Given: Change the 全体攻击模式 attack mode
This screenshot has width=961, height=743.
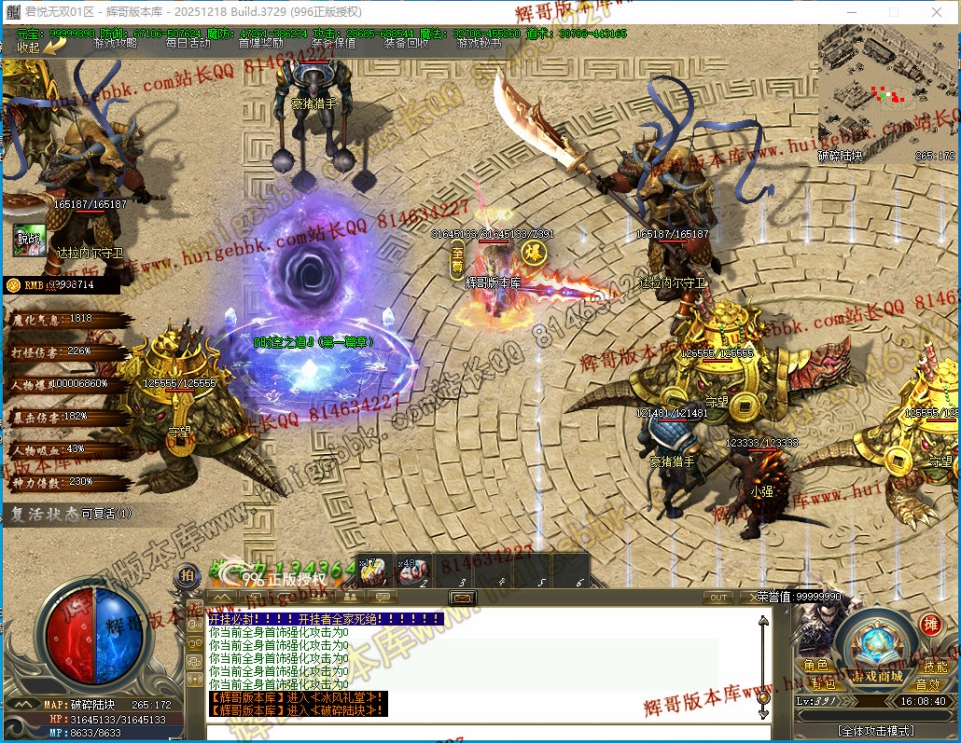Looking at the screenshot, I should [x=875, y=731].
